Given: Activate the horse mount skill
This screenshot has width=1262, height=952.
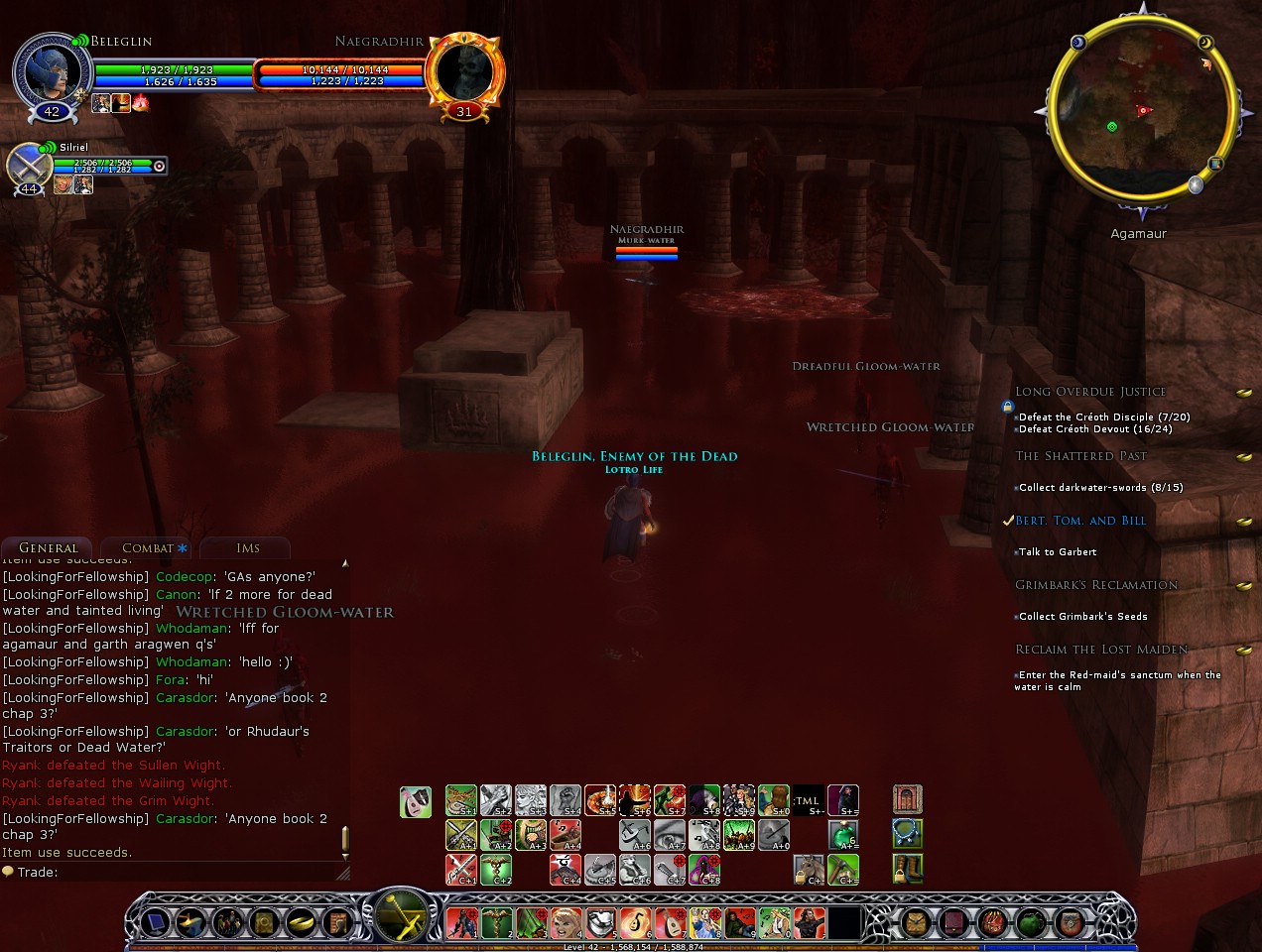Looking at the screenshot, I should (x=809, y=870).
